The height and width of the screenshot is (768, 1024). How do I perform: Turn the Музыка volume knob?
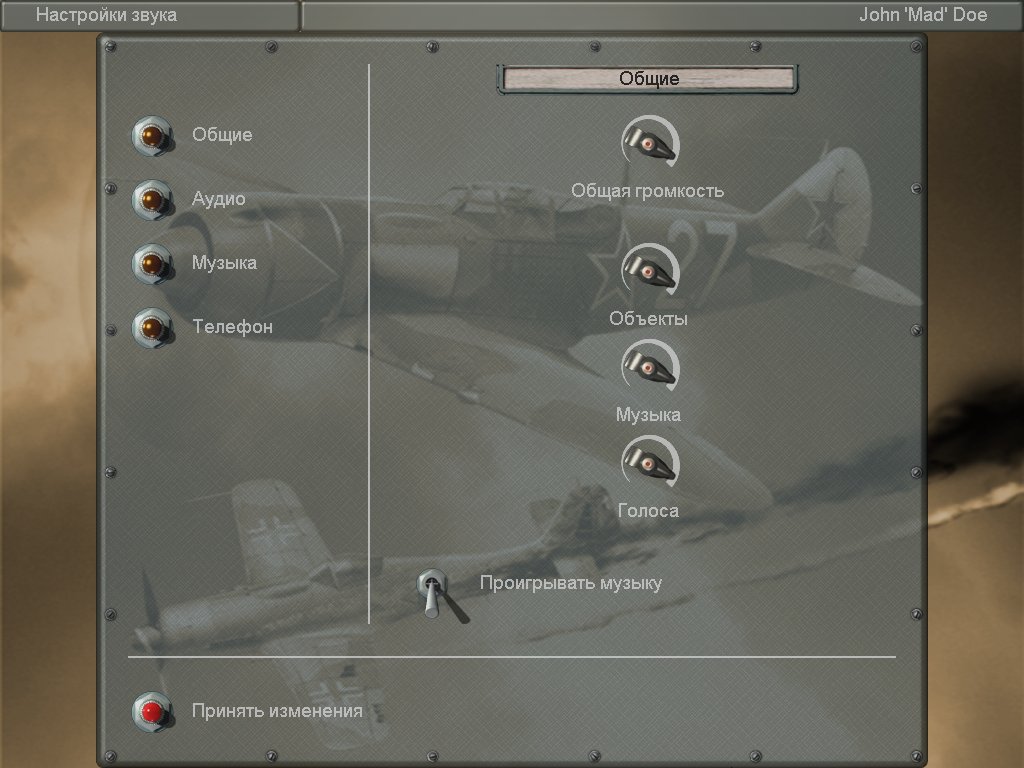pyautogui.click(x=648, y=368)
